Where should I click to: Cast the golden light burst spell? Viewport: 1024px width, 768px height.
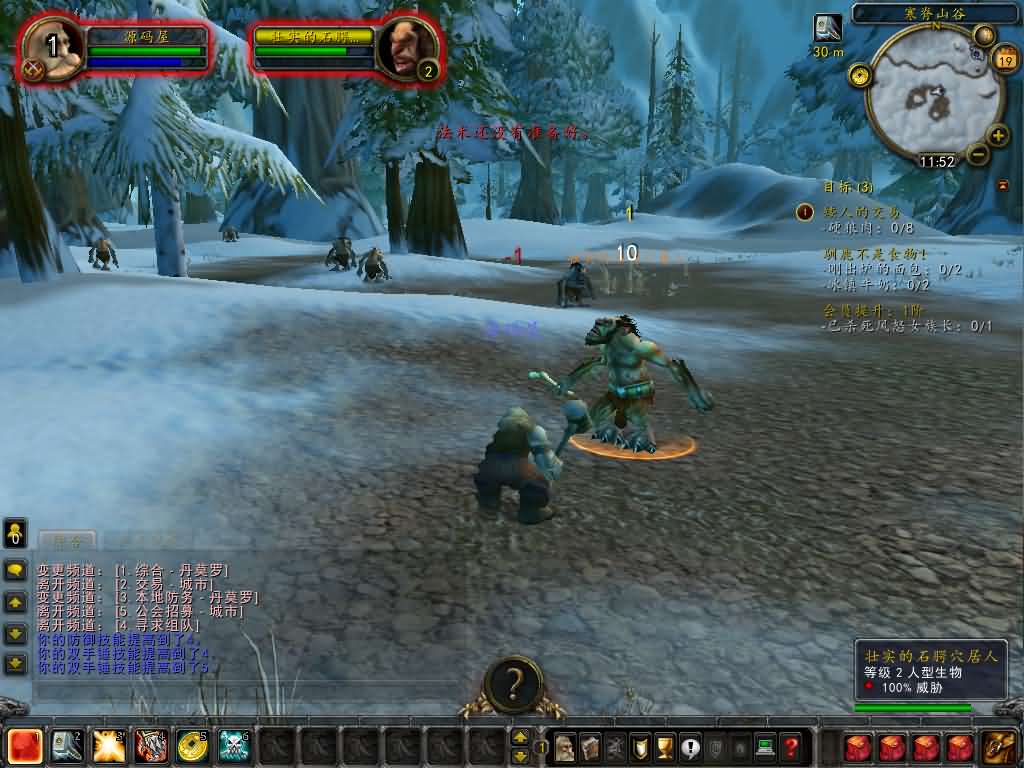pos(108,746)
